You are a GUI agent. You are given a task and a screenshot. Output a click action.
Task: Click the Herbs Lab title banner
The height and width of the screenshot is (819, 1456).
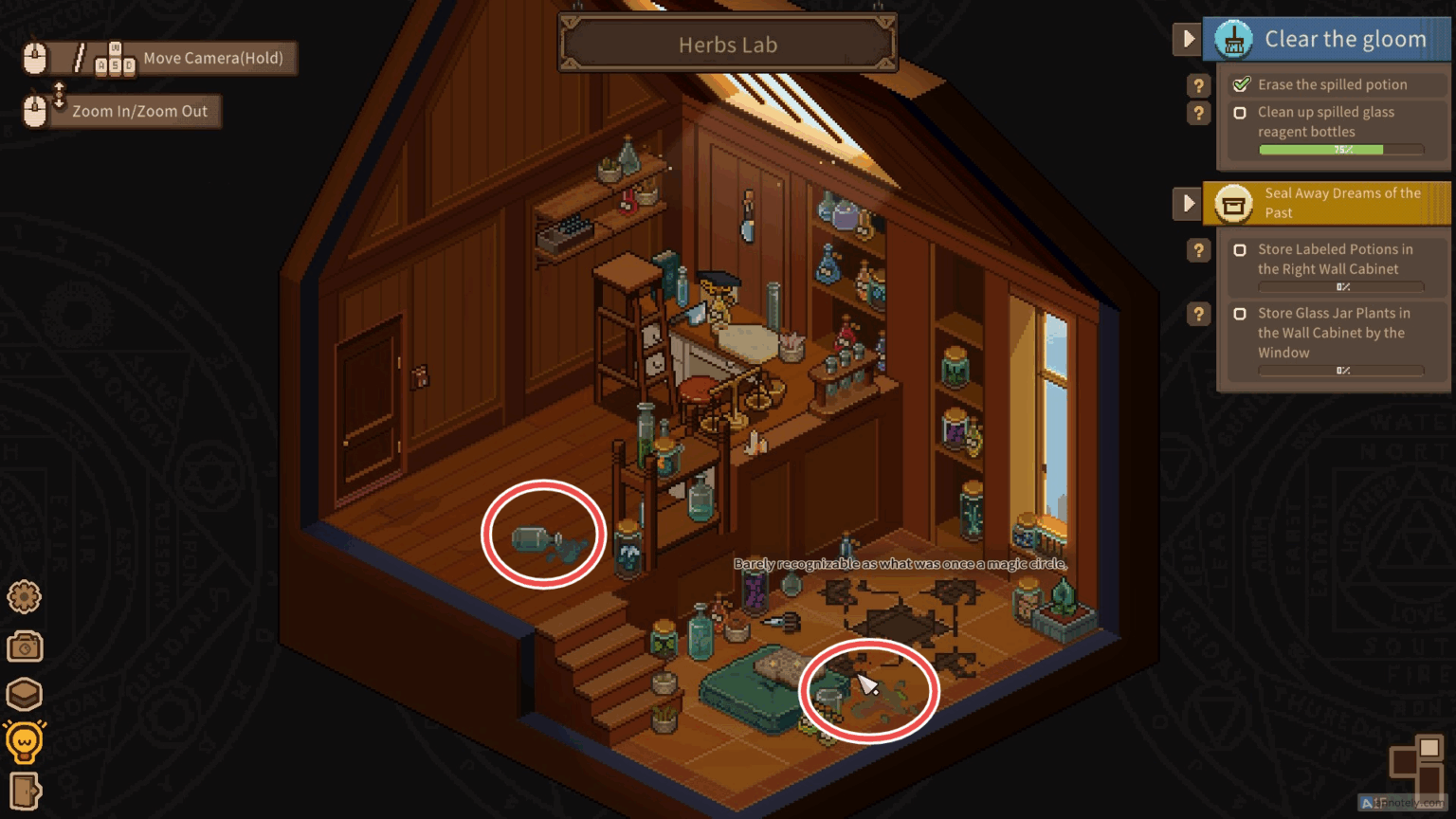pyautogui.click(x=727, y=44)
